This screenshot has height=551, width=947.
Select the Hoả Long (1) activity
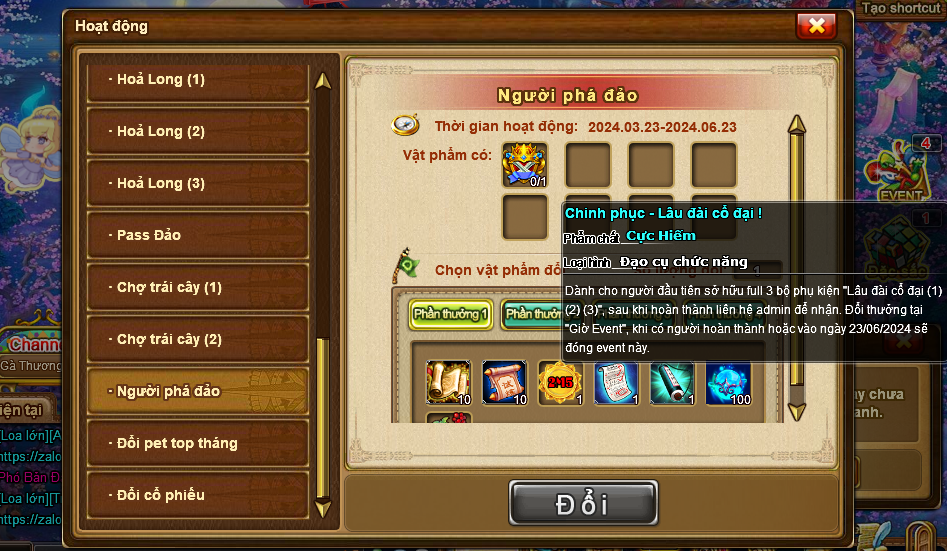point(197,80)
